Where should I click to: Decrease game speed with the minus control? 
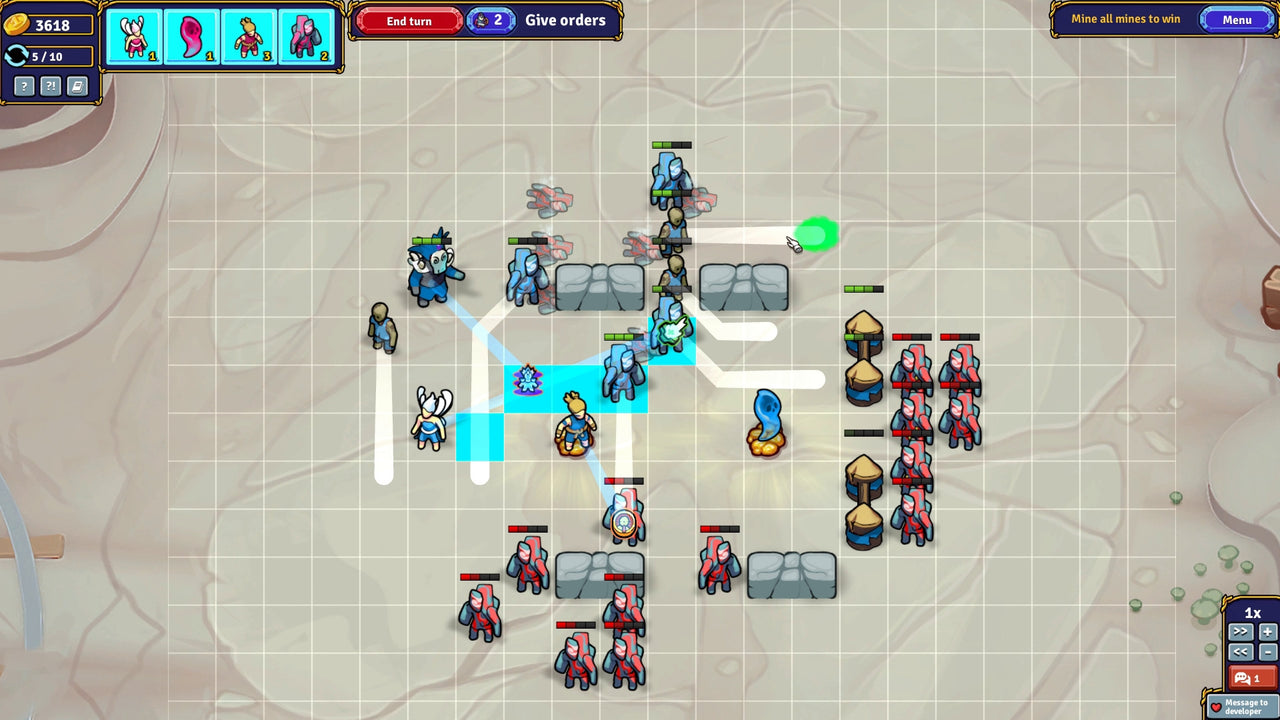pos(1267,652)
